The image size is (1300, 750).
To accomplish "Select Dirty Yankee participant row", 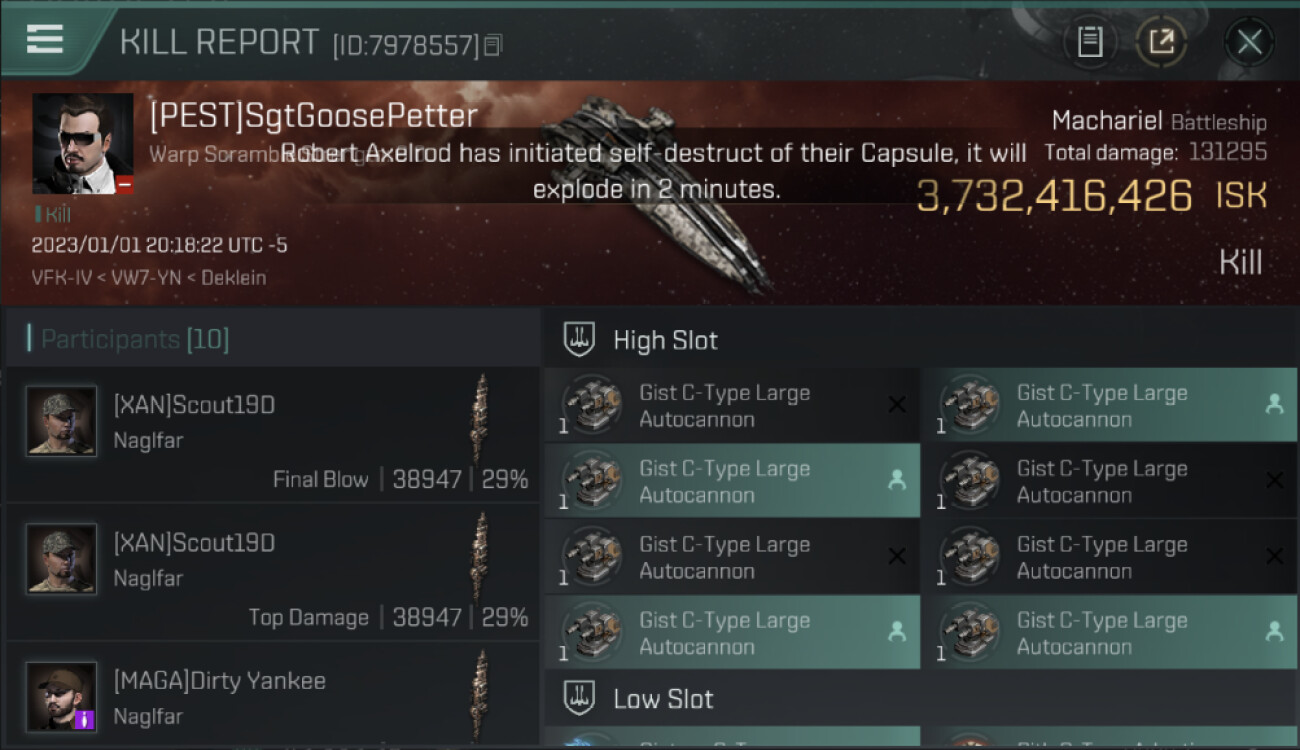I will point(272,697).
